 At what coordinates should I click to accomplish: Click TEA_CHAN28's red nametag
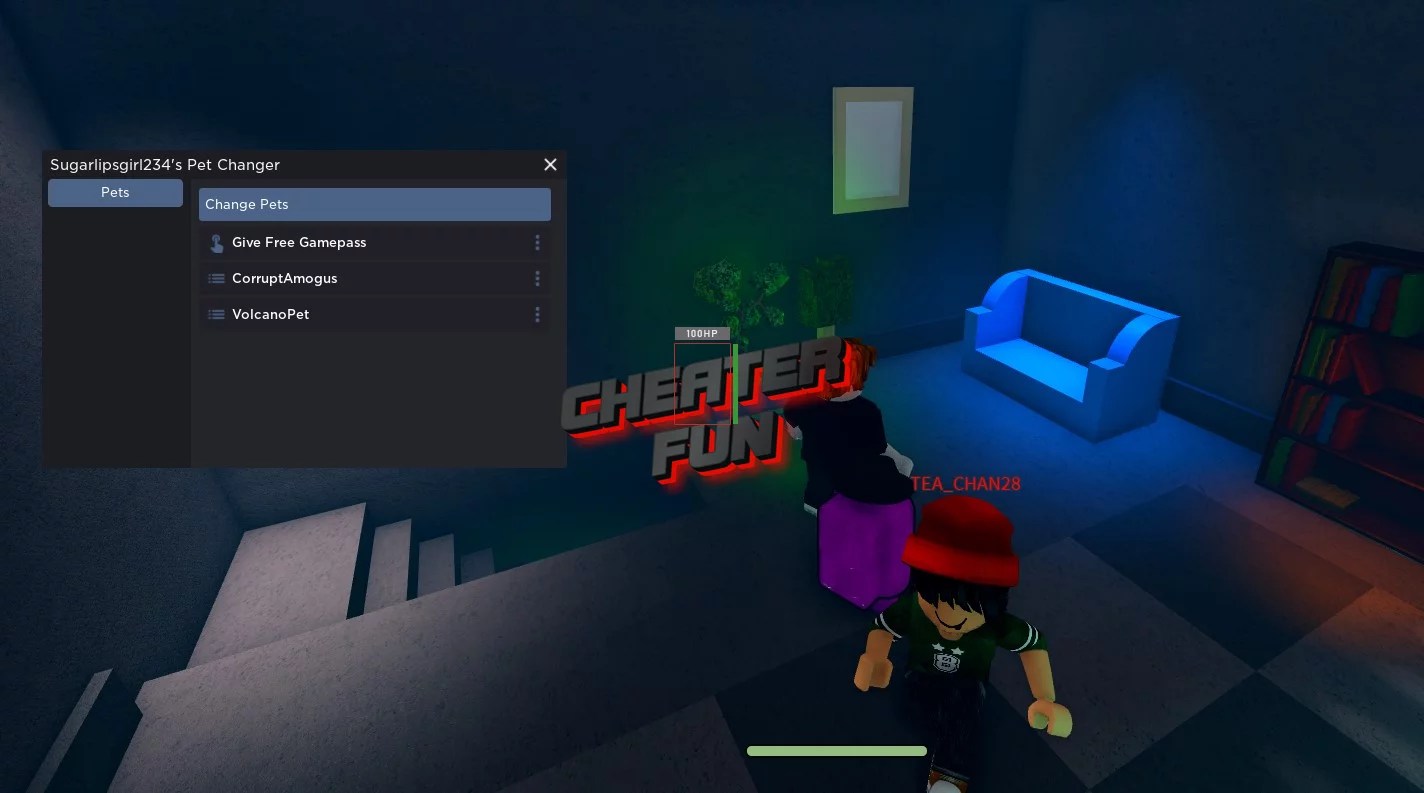coord(966,484)
